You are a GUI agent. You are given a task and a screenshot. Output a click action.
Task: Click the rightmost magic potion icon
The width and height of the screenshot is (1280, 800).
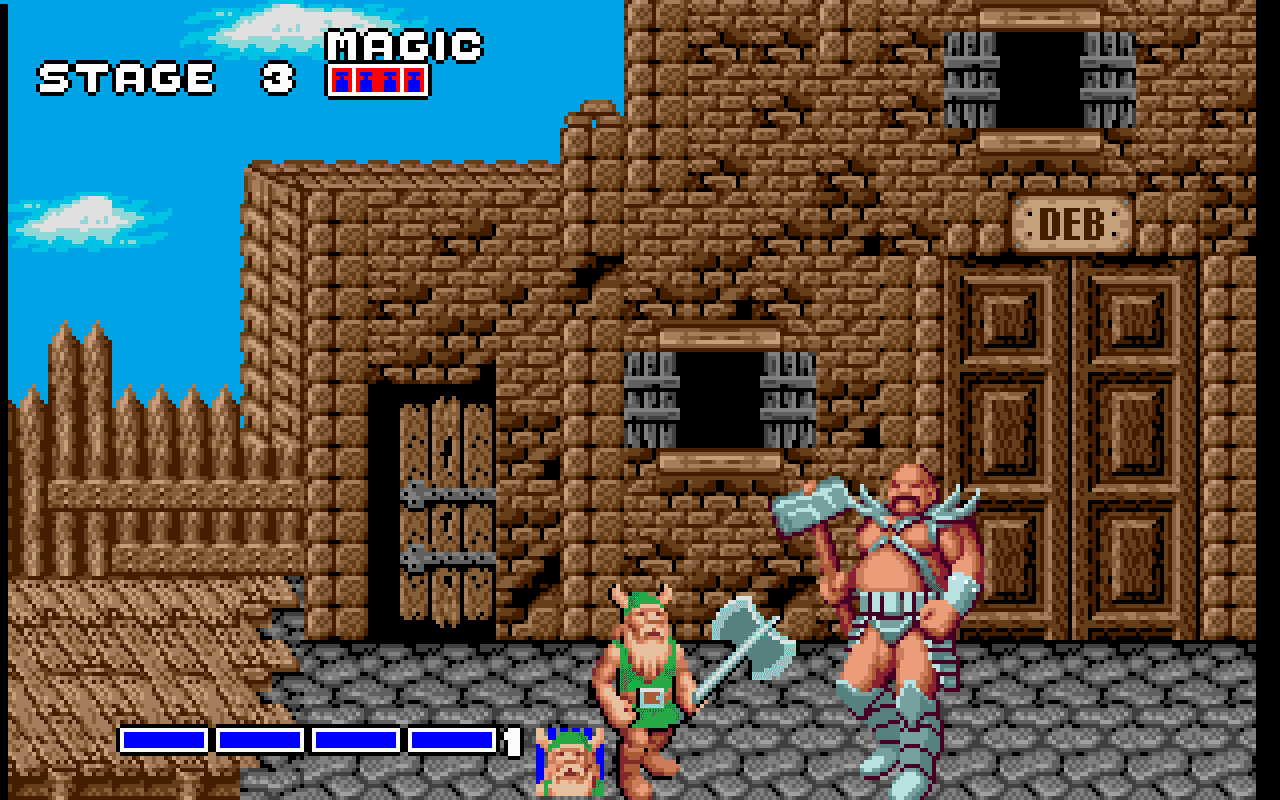(413, 79)
